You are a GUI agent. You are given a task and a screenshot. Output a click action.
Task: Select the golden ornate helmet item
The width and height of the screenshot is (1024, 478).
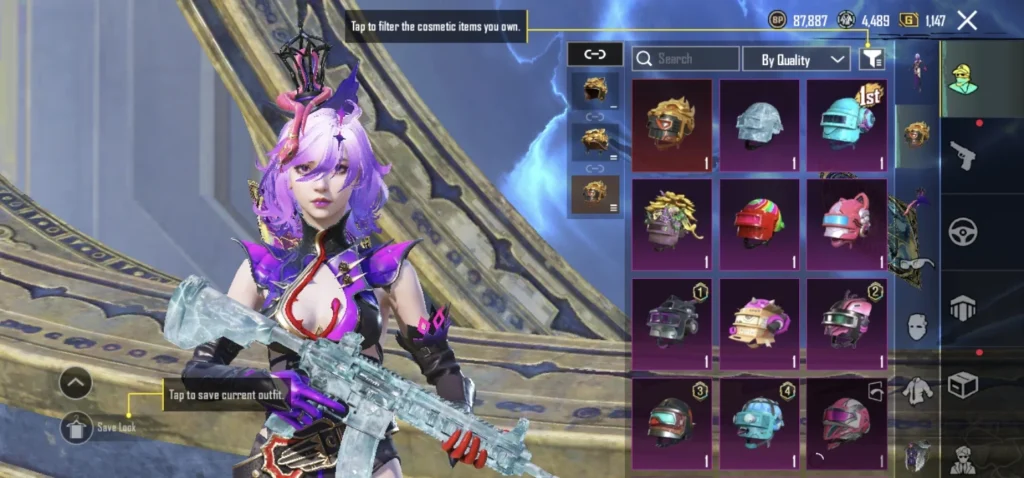click(x=672, y=125)
